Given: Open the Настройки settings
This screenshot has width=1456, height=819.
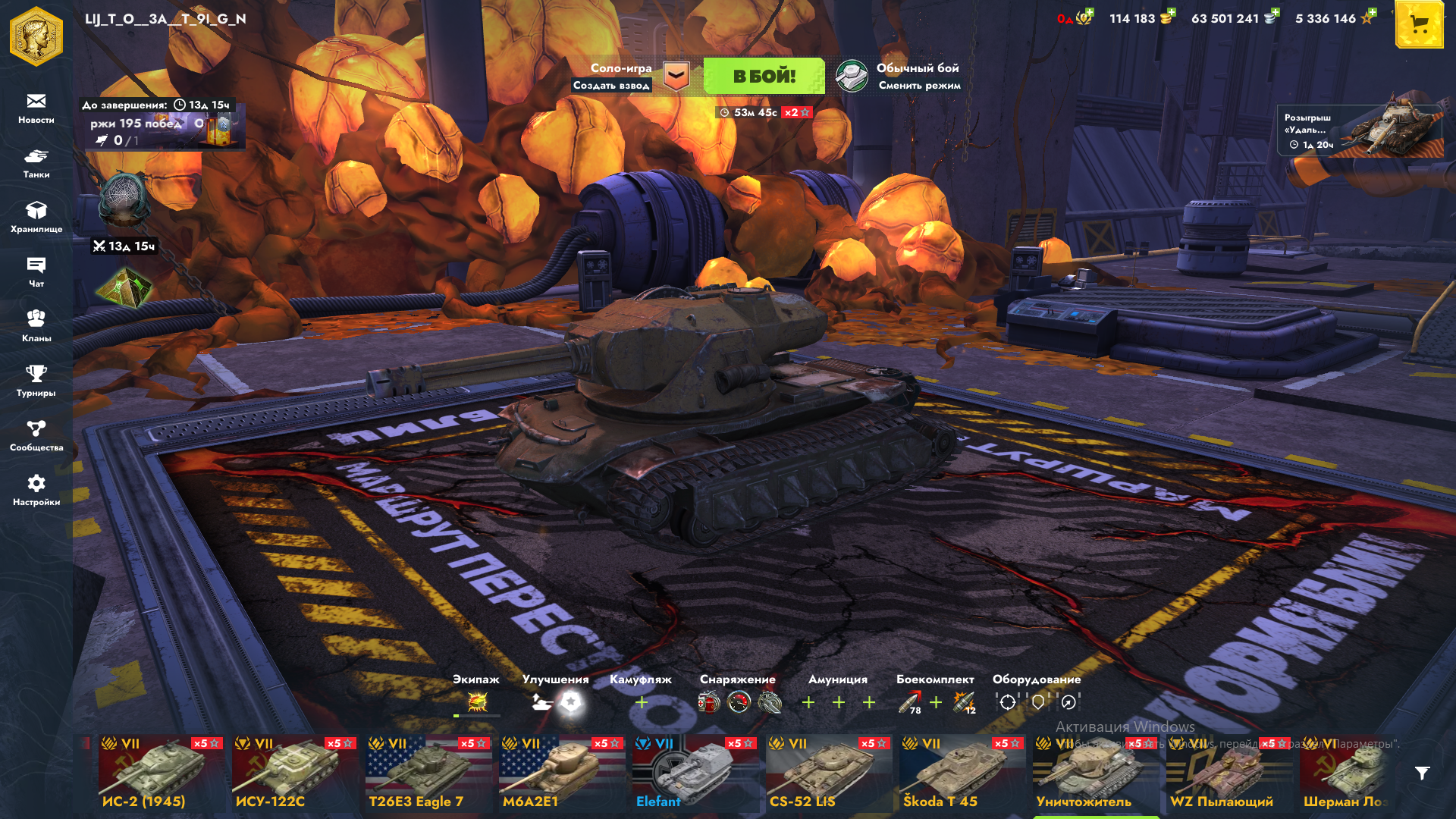Looking at the screenshot, I should [36, 491].
